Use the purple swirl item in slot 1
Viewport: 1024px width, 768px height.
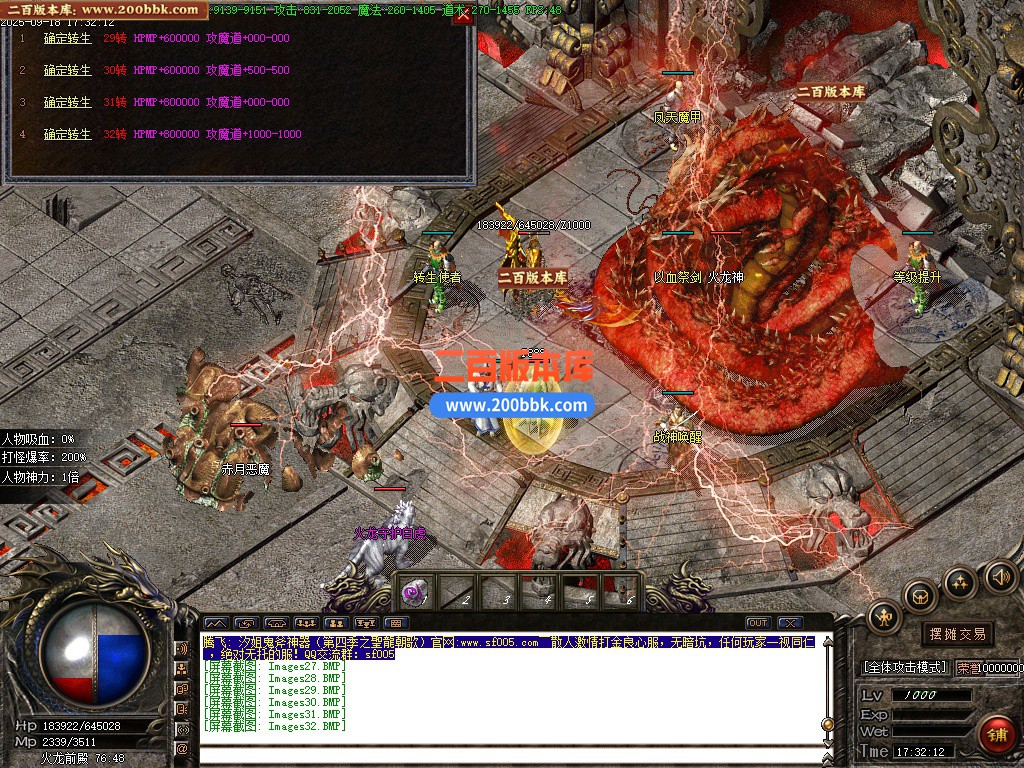(413, 593)
